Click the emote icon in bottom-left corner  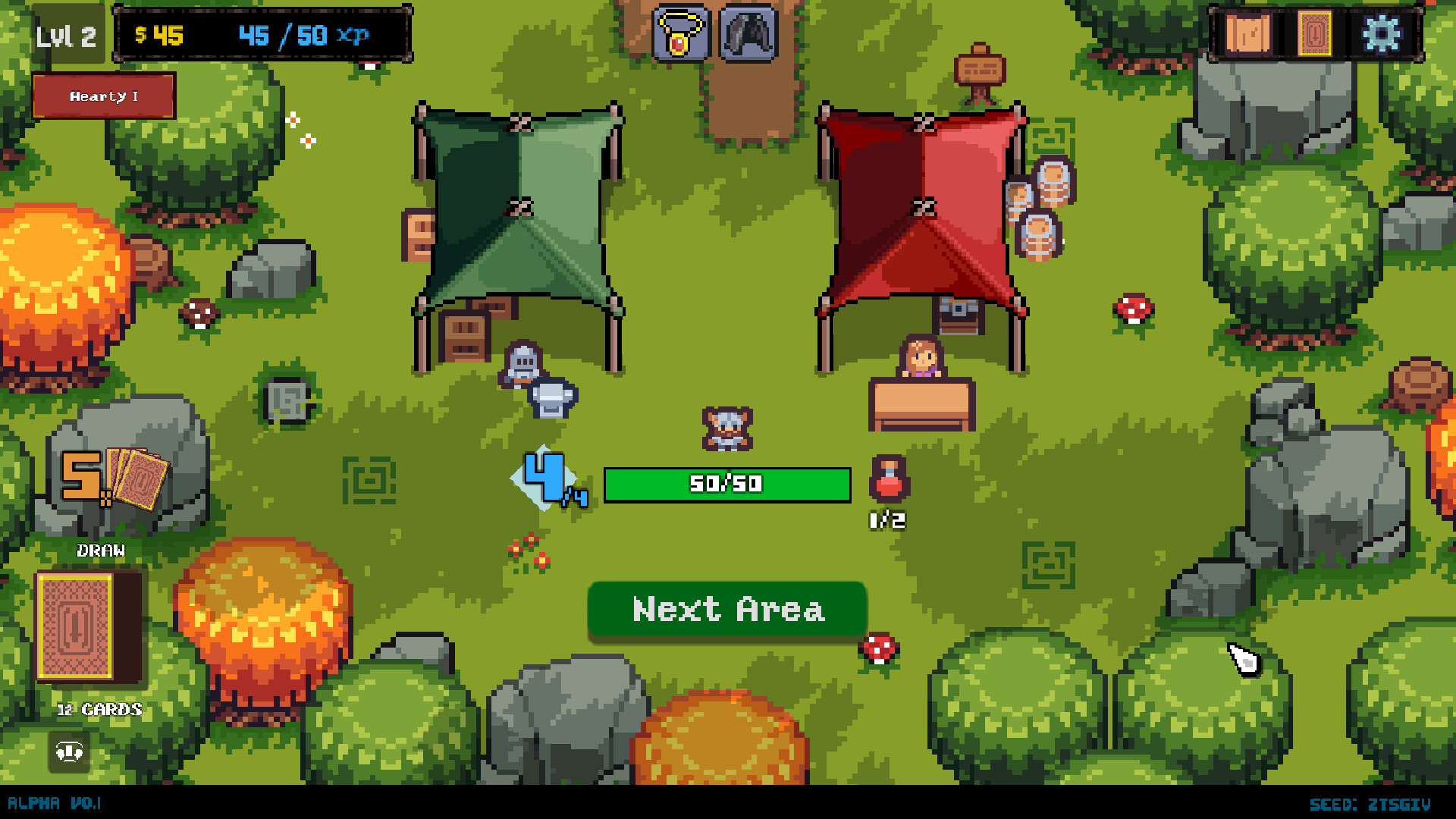point(67,752)
